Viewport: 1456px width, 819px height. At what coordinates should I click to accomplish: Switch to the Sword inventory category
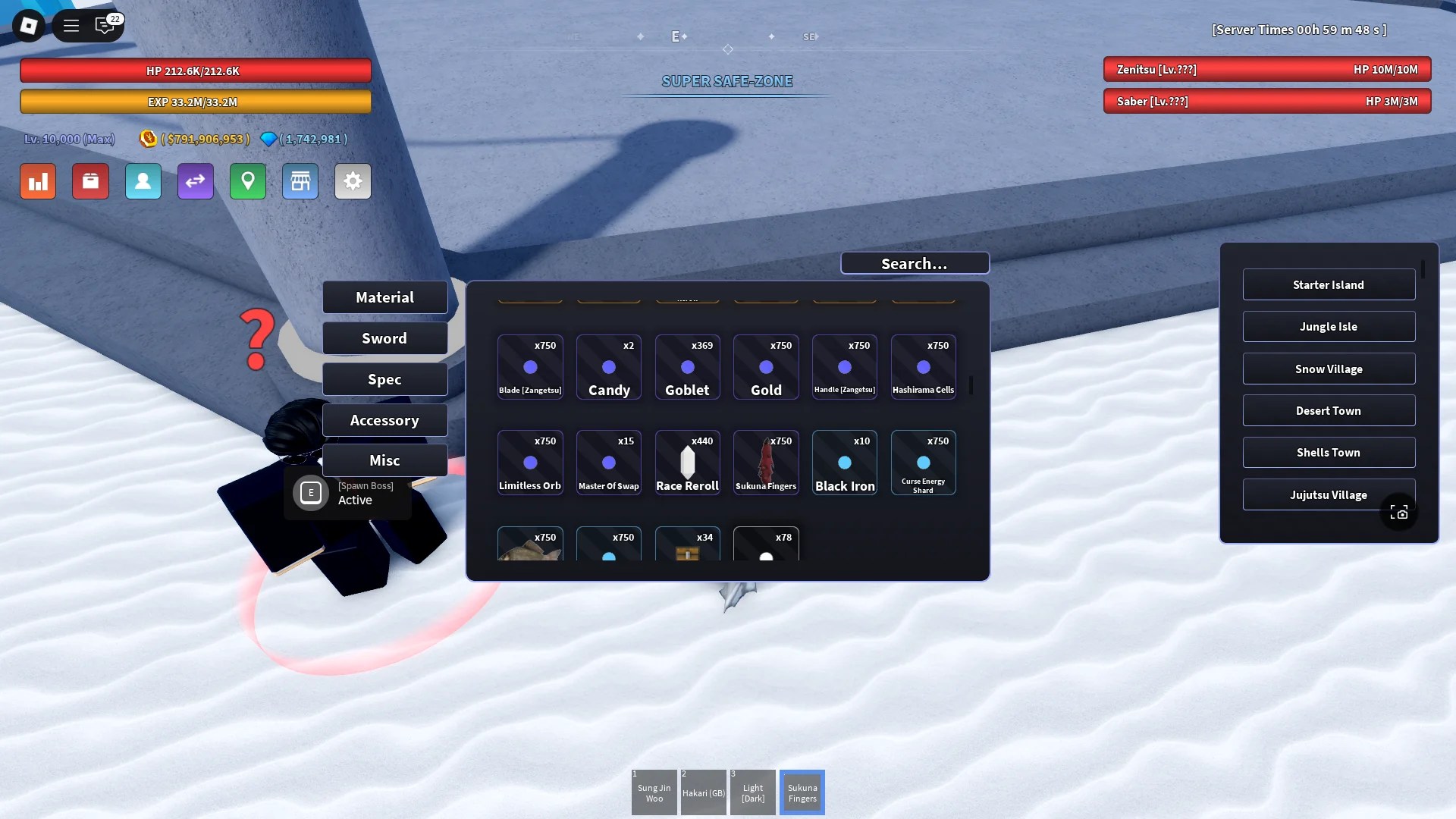(x=384, y=337)
